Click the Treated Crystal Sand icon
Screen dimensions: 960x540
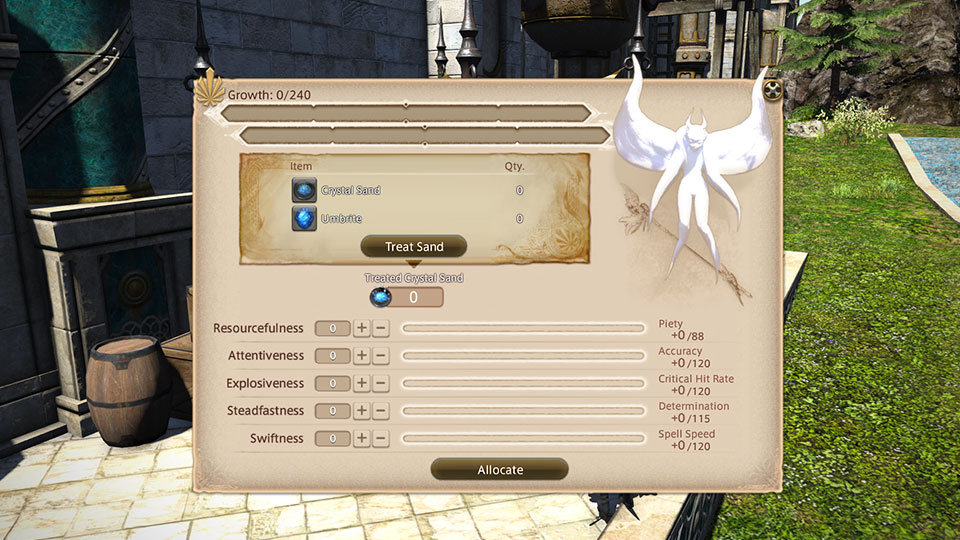click(380, 297)
